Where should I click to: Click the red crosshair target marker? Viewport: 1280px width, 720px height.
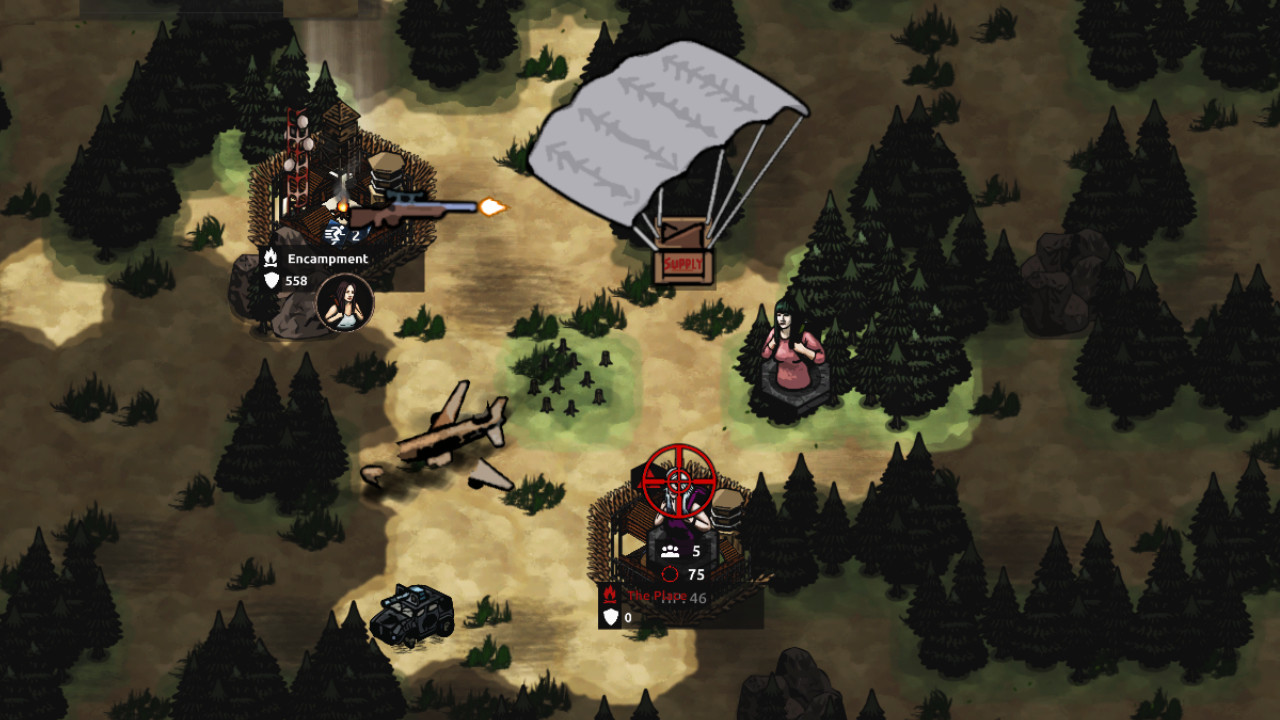click(x=679, y=482)
